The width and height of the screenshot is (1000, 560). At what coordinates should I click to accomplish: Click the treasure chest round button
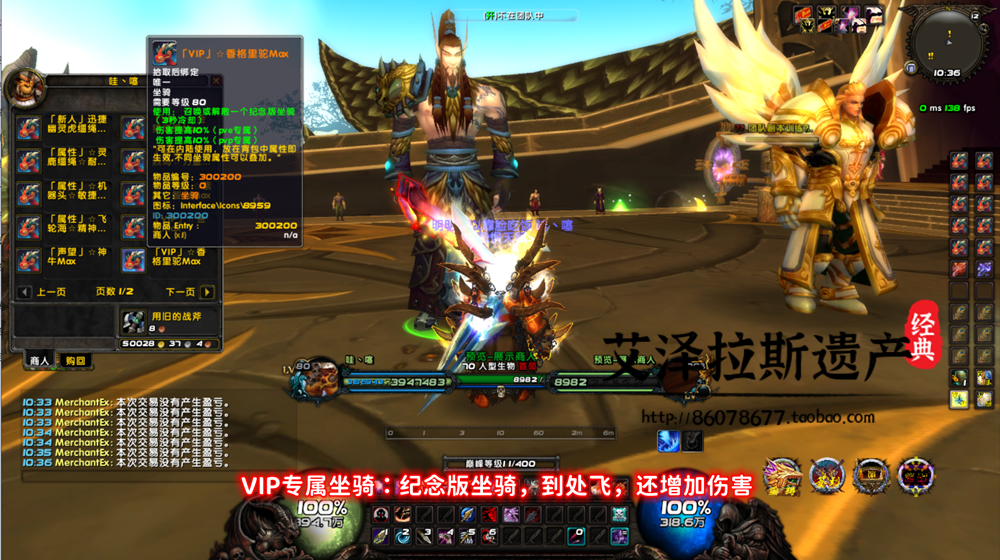(871, 477)
